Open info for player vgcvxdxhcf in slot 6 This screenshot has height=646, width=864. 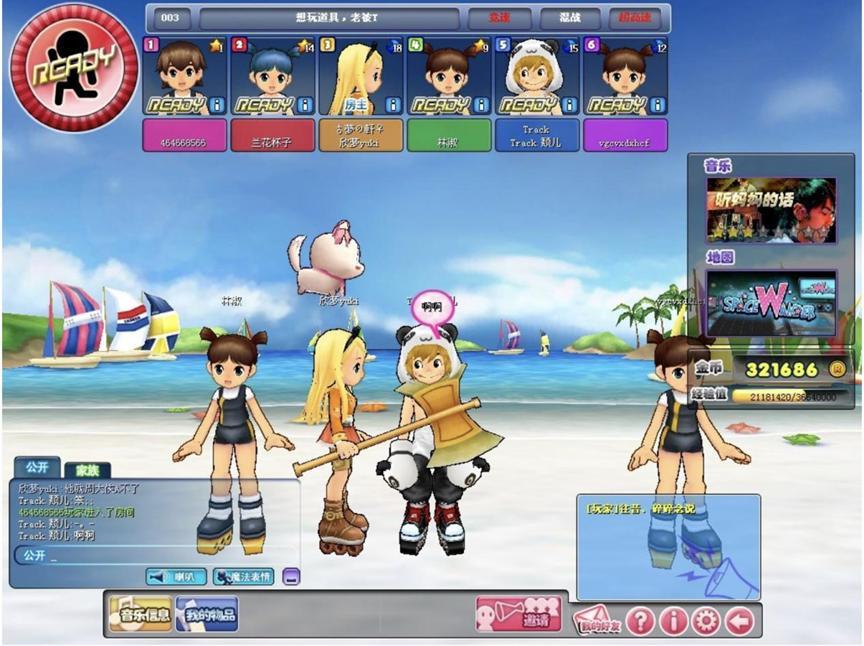[x=658, y=105]
